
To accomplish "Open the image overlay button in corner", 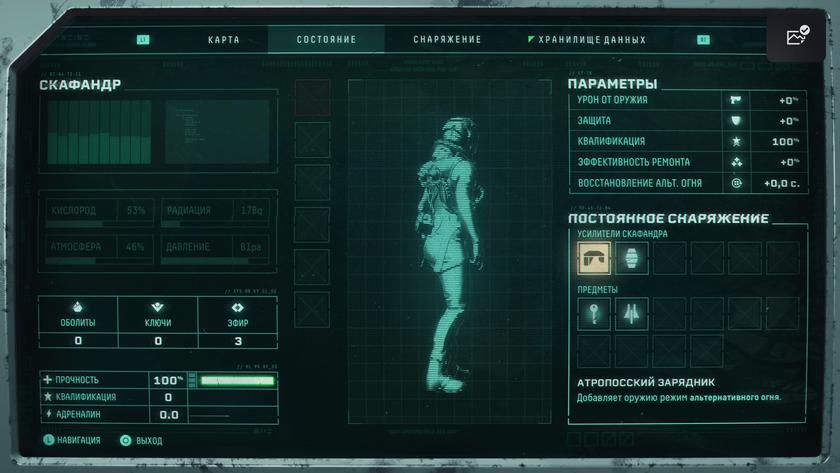I will 796,37.
